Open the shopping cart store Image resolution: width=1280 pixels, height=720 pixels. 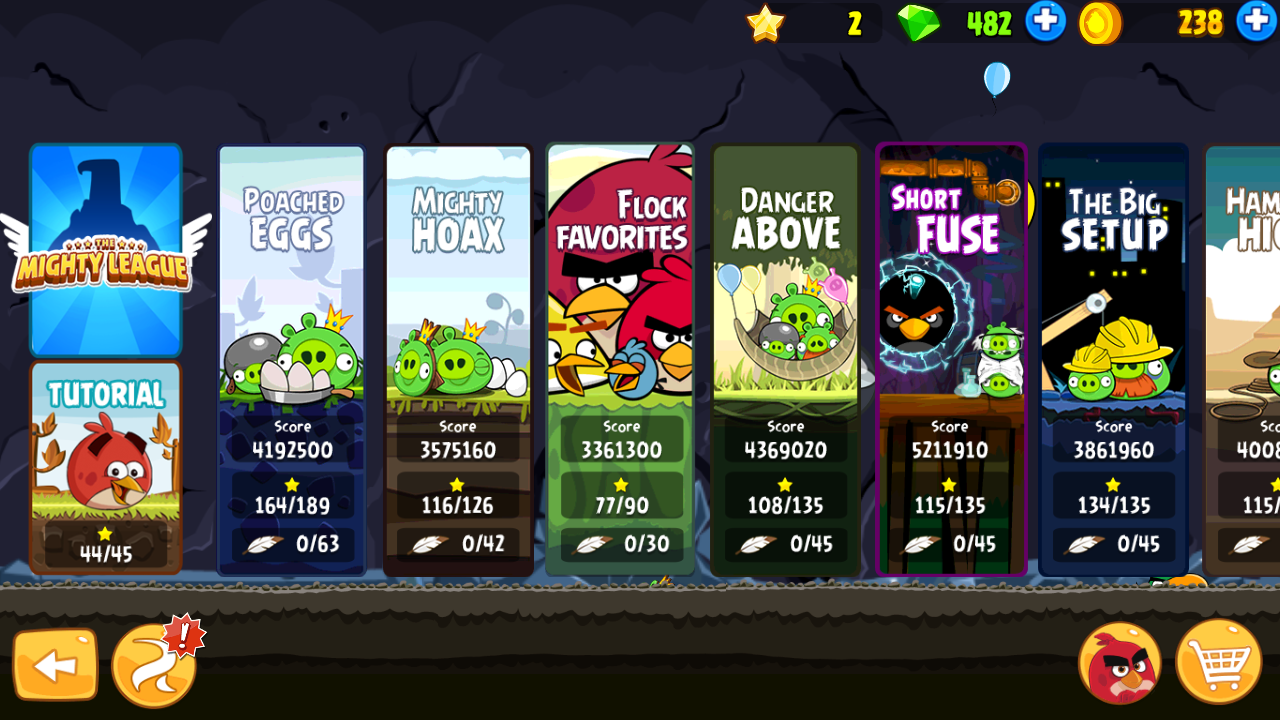pyautogui.click(x=1217, y=662)
